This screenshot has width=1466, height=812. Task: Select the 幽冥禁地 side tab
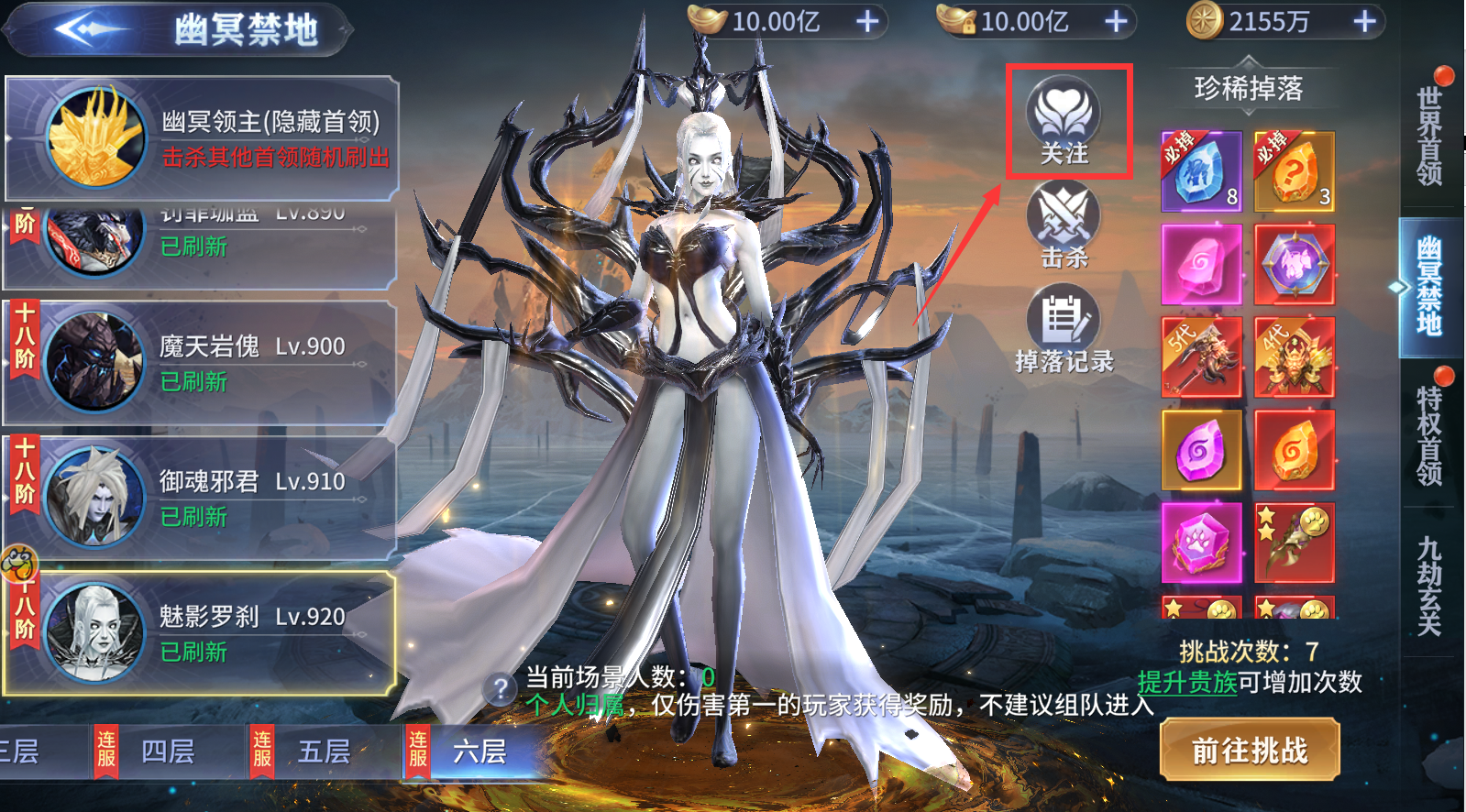click(x=1429, y=286)
